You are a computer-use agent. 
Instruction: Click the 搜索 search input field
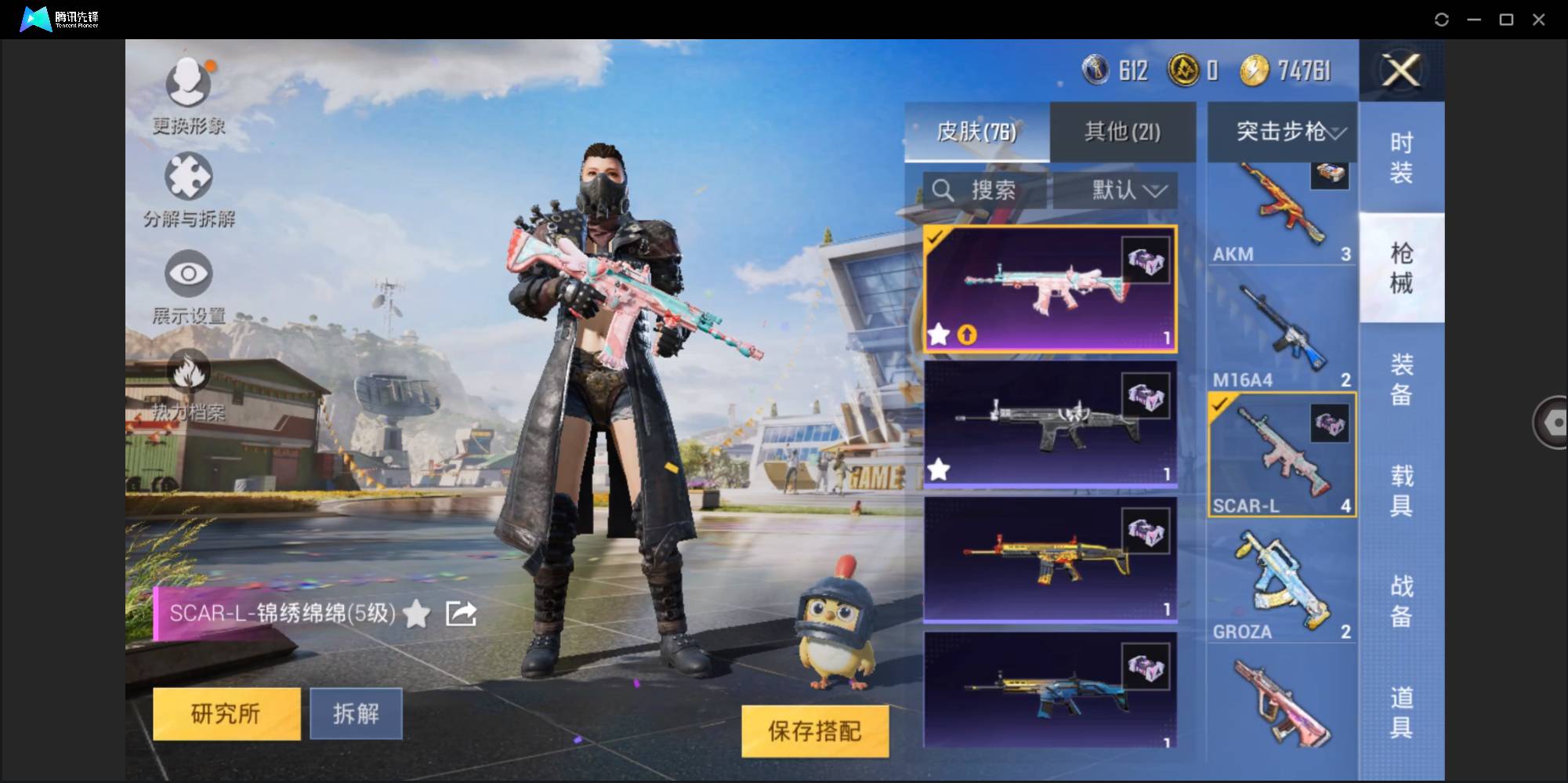[991, 190]
